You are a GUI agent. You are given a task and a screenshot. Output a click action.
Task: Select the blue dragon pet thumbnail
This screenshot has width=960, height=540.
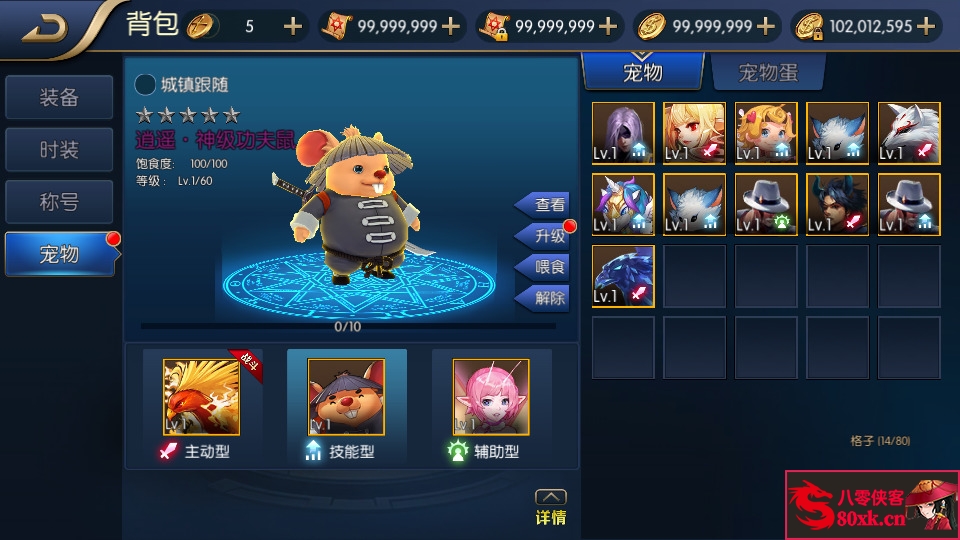(x=623, y=276)
